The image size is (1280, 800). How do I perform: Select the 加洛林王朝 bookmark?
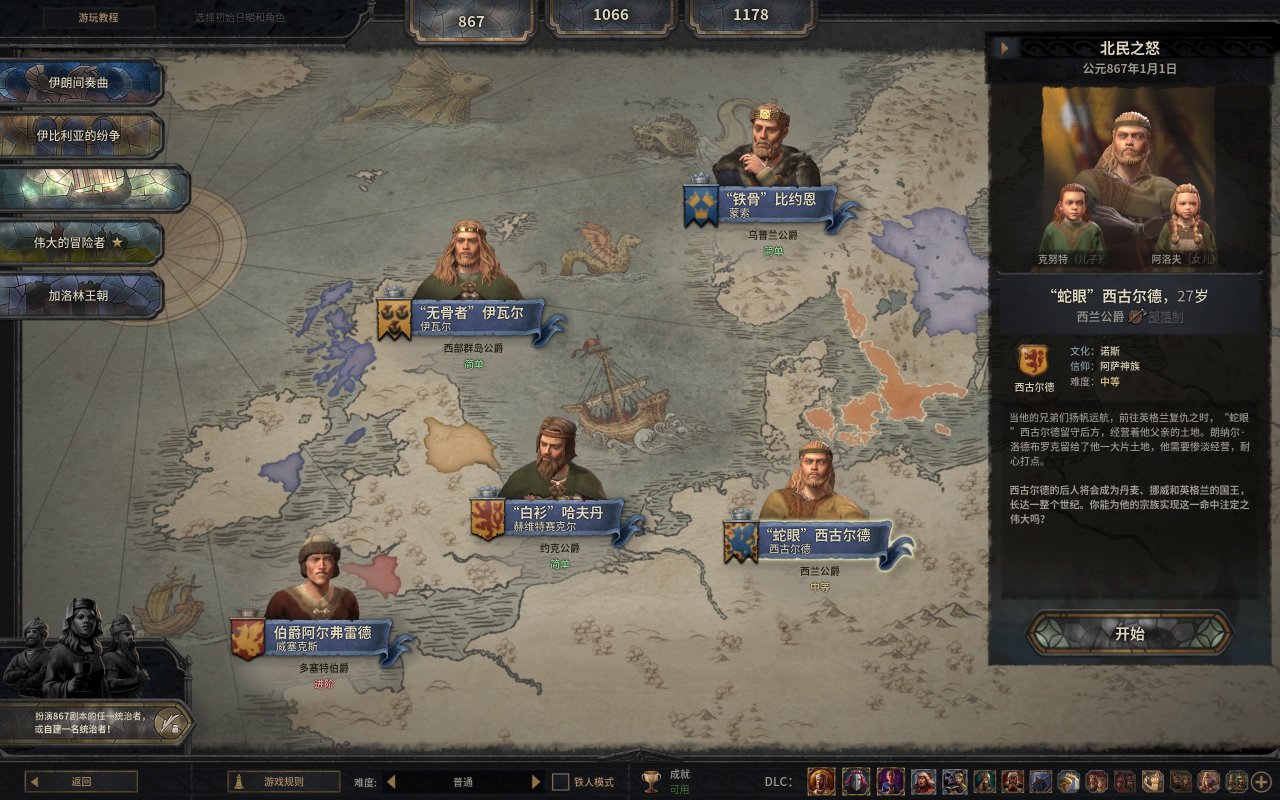tap(80, 296)
